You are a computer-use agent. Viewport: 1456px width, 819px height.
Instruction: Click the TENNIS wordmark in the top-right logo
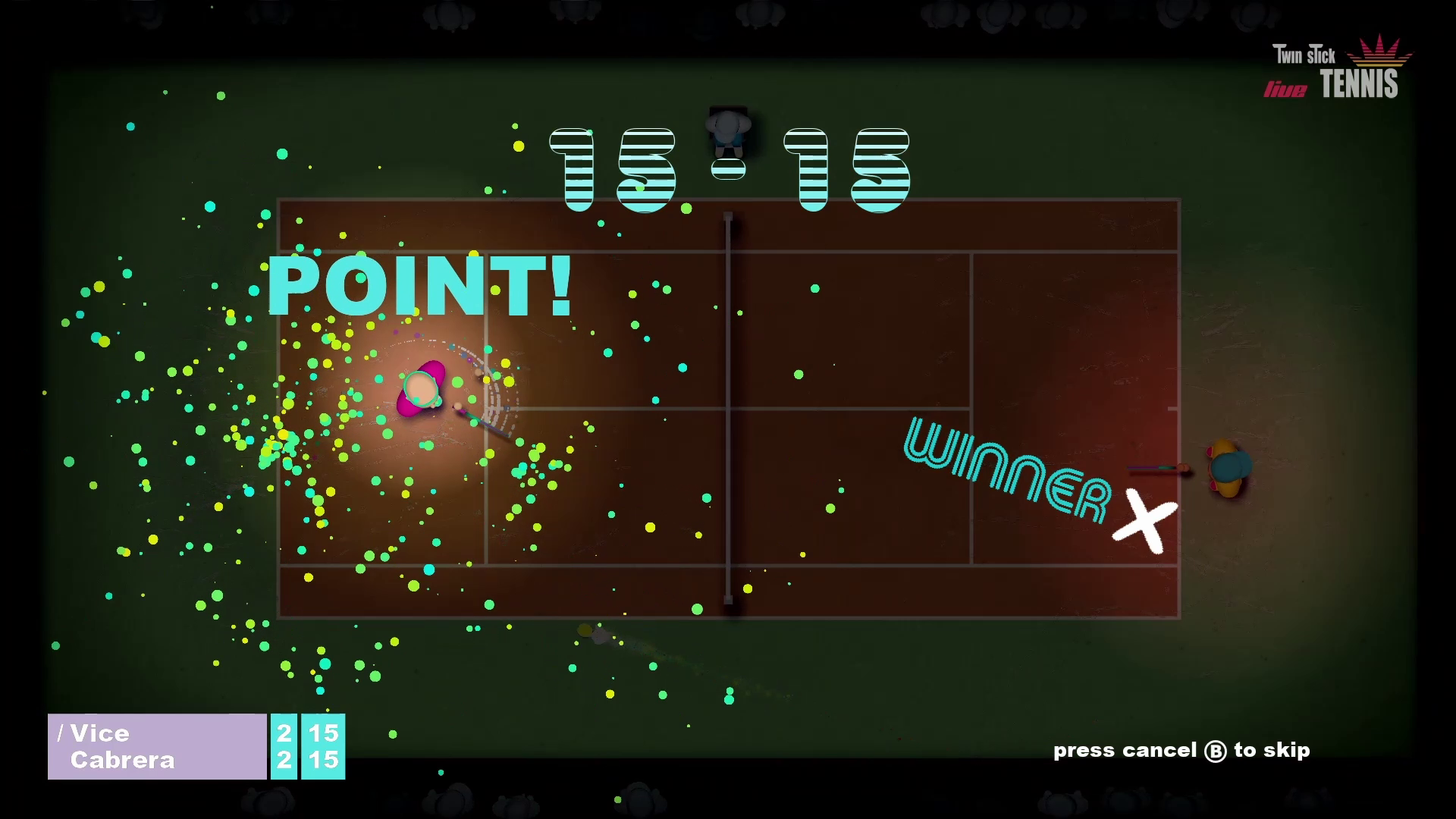pyautogui.click(x=1361, y=85)
